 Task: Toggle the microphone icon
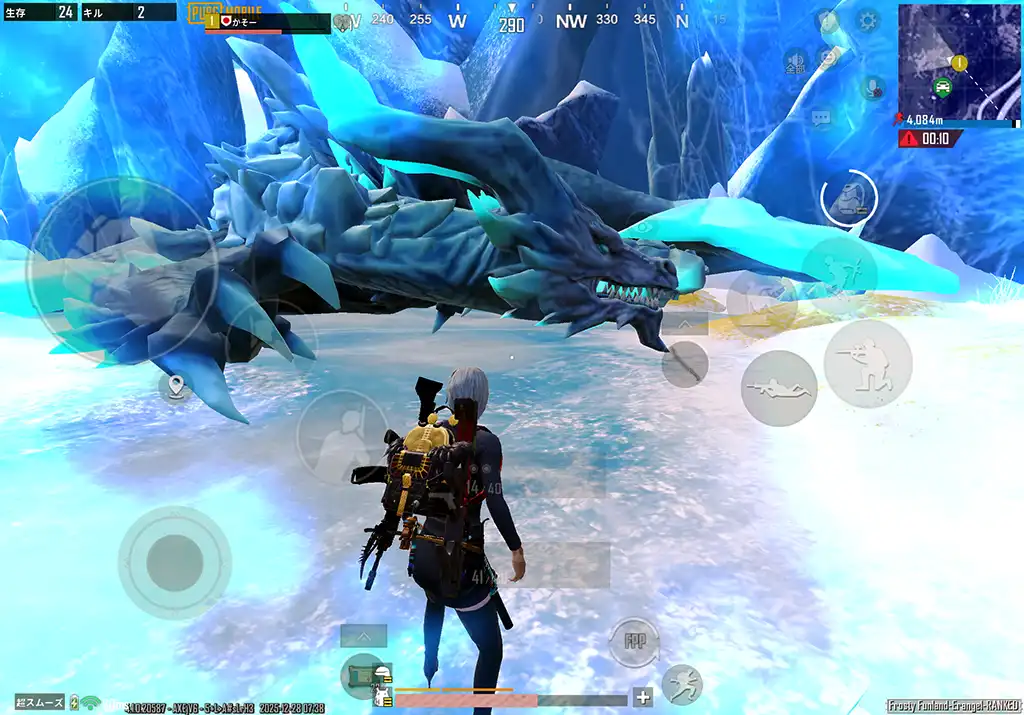tap(873, 88)
